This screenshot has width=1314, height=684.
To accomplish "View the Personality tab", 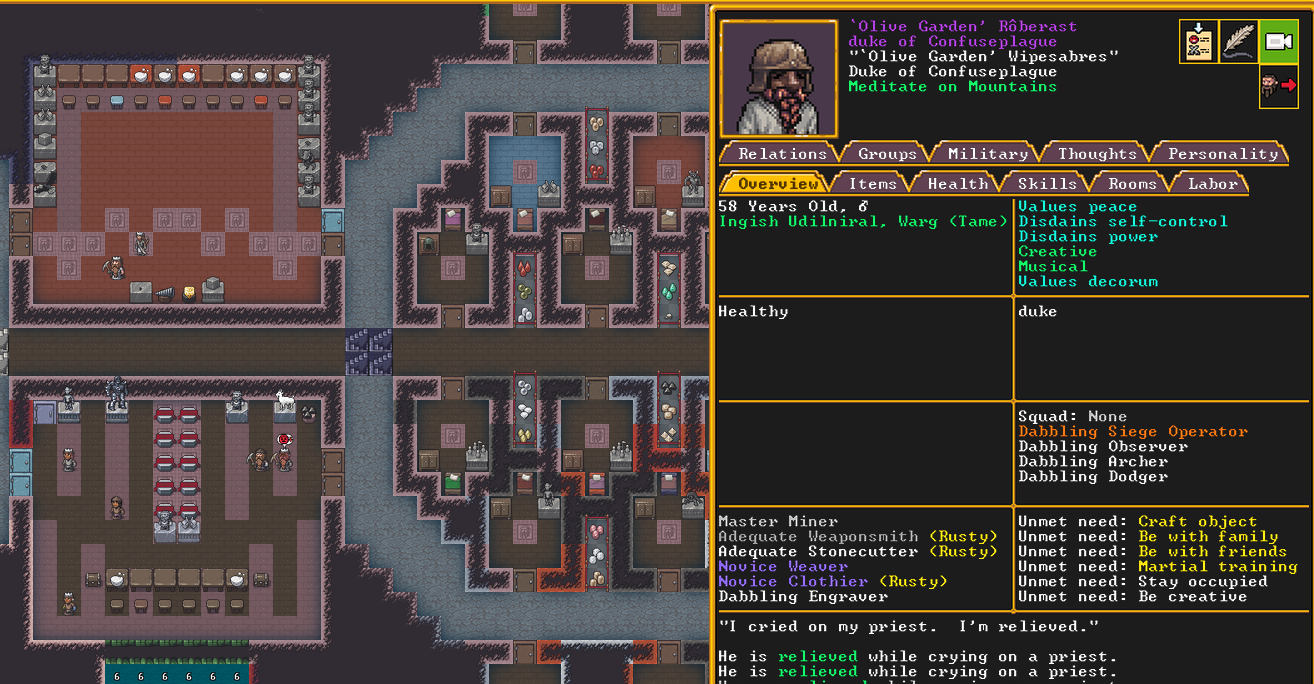I will (1222, 153).
